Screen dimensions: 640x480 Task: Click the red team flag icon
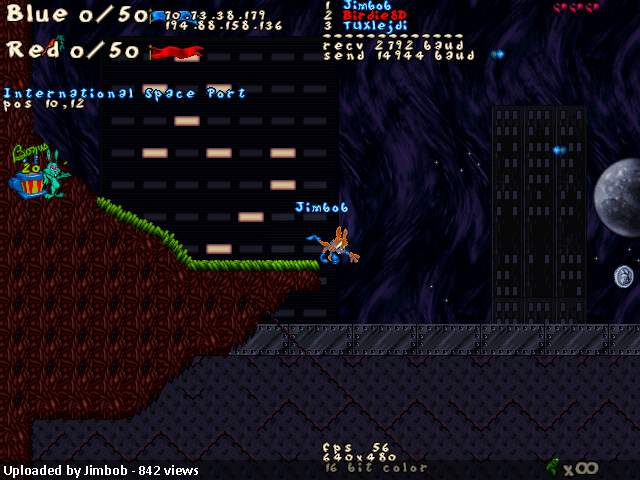click(180, 50)
